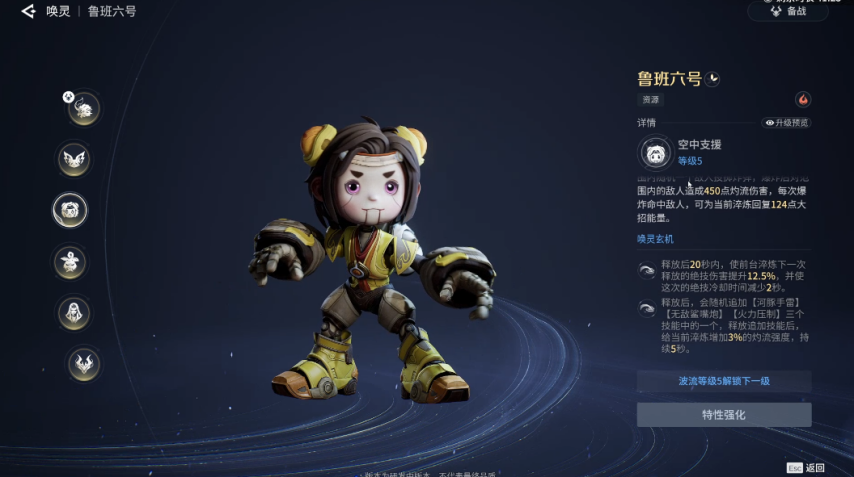Click the 返回 return label at bottom right
The height and width of the screenshot is (477, 854).
pyautogui.click(x=815, y=468)
